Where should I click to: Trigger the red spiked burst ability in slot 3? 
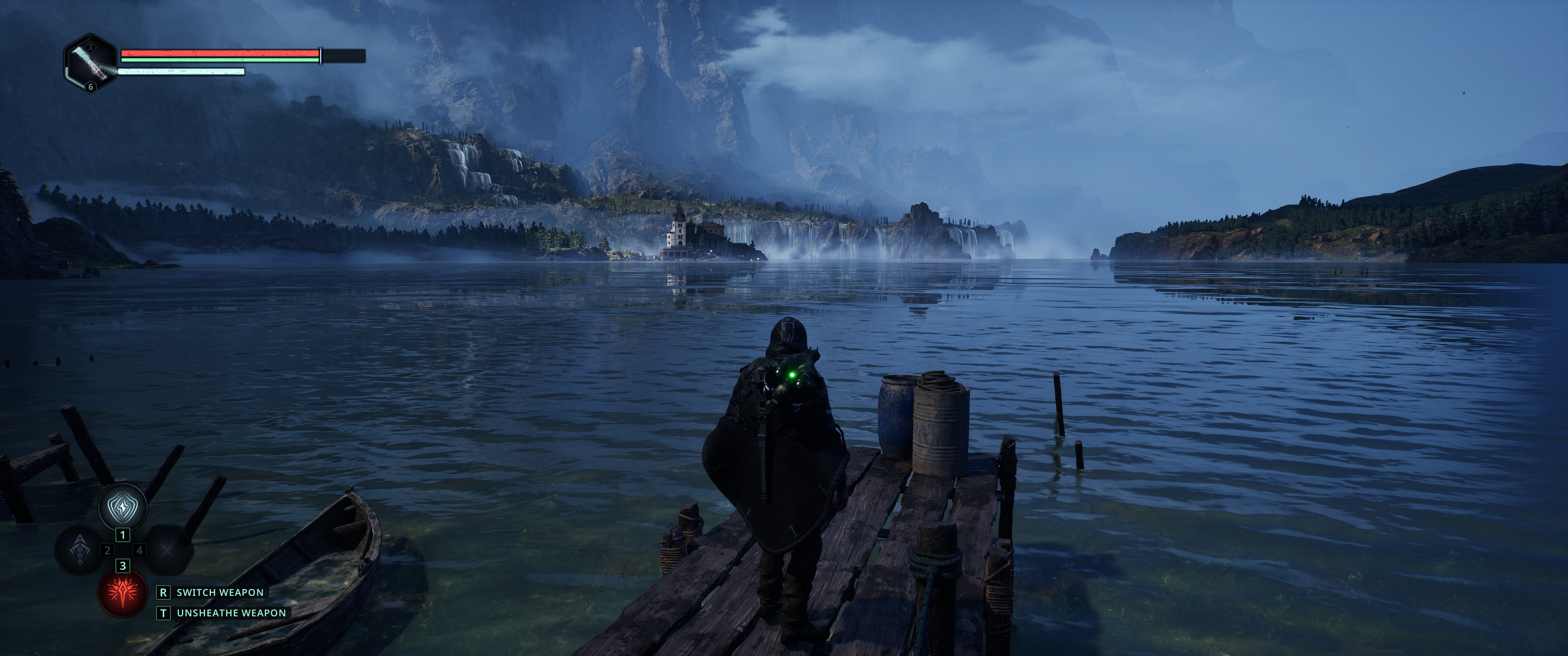[x=122, y=593]
